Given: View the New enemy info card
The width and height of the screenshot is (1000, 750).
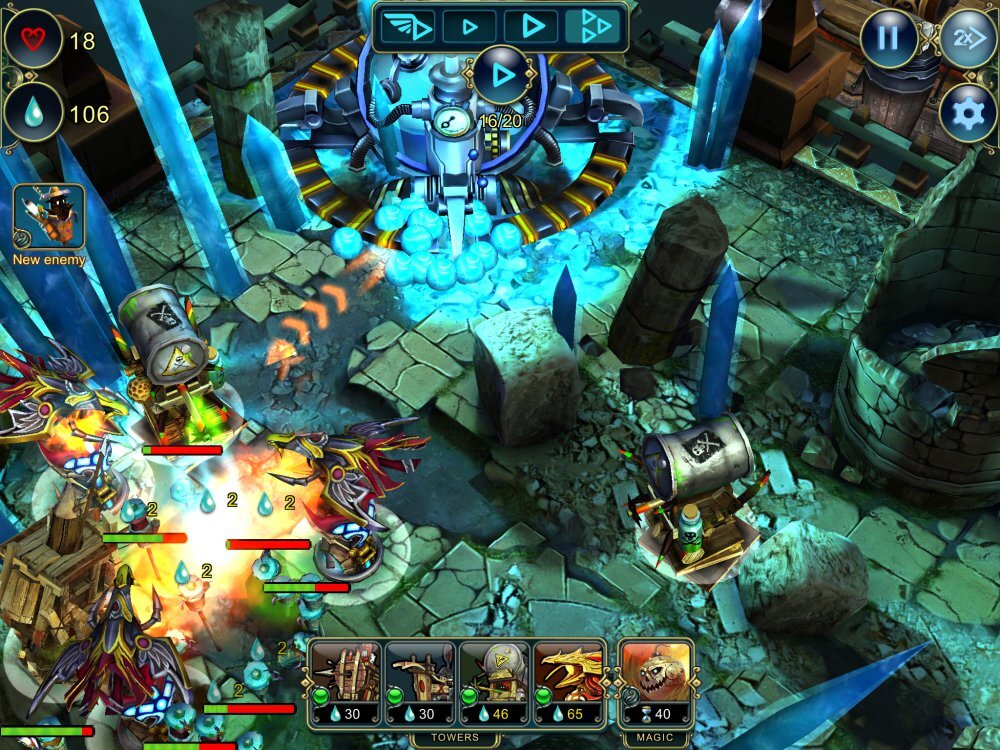Looking at the screenshot, I should tap(48, 217).
